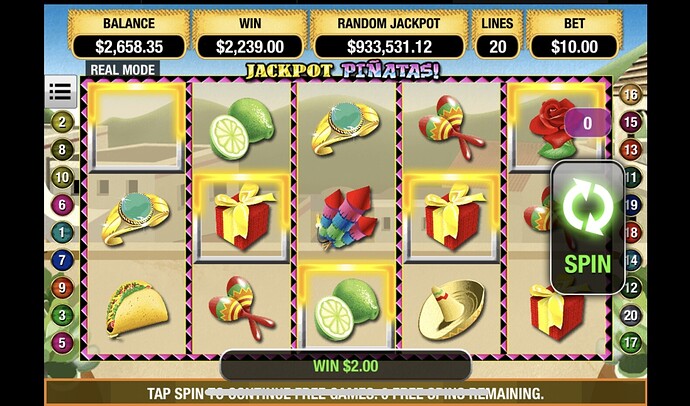Image resolution: width=690 pixels, height=406 pixels.
Task: Tap the purple counter badge showing 0
Action: [x=587, y=123]
